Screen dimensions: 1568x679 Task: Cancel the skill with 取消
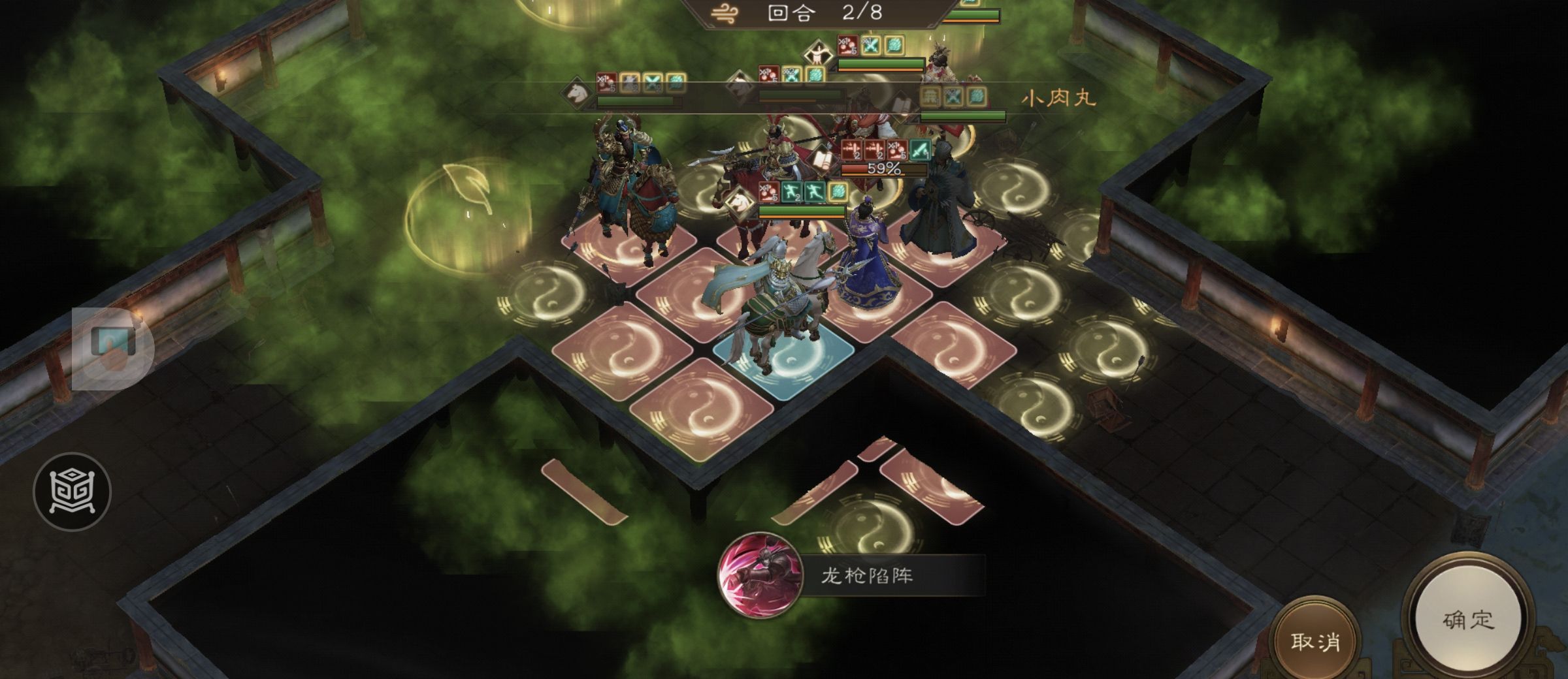1315,642
